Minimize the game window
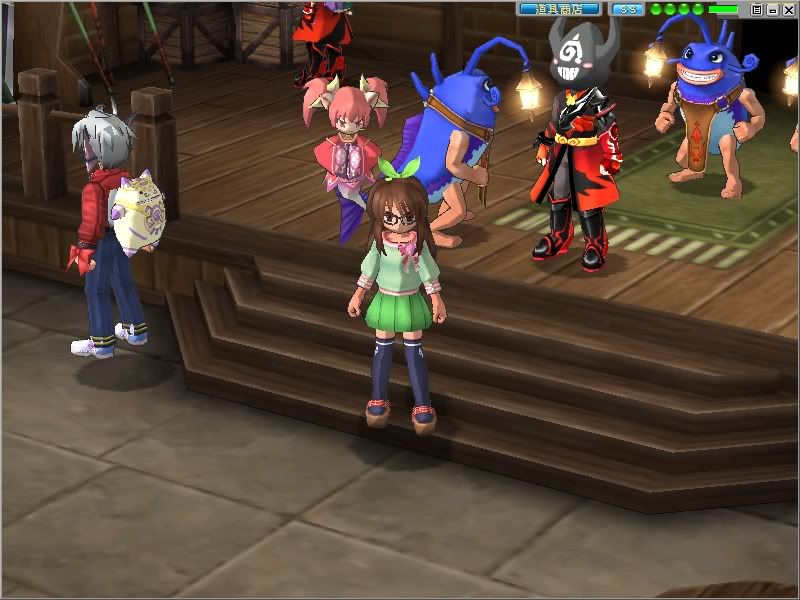This screenshot has height=600, width=800. point(771,9)
